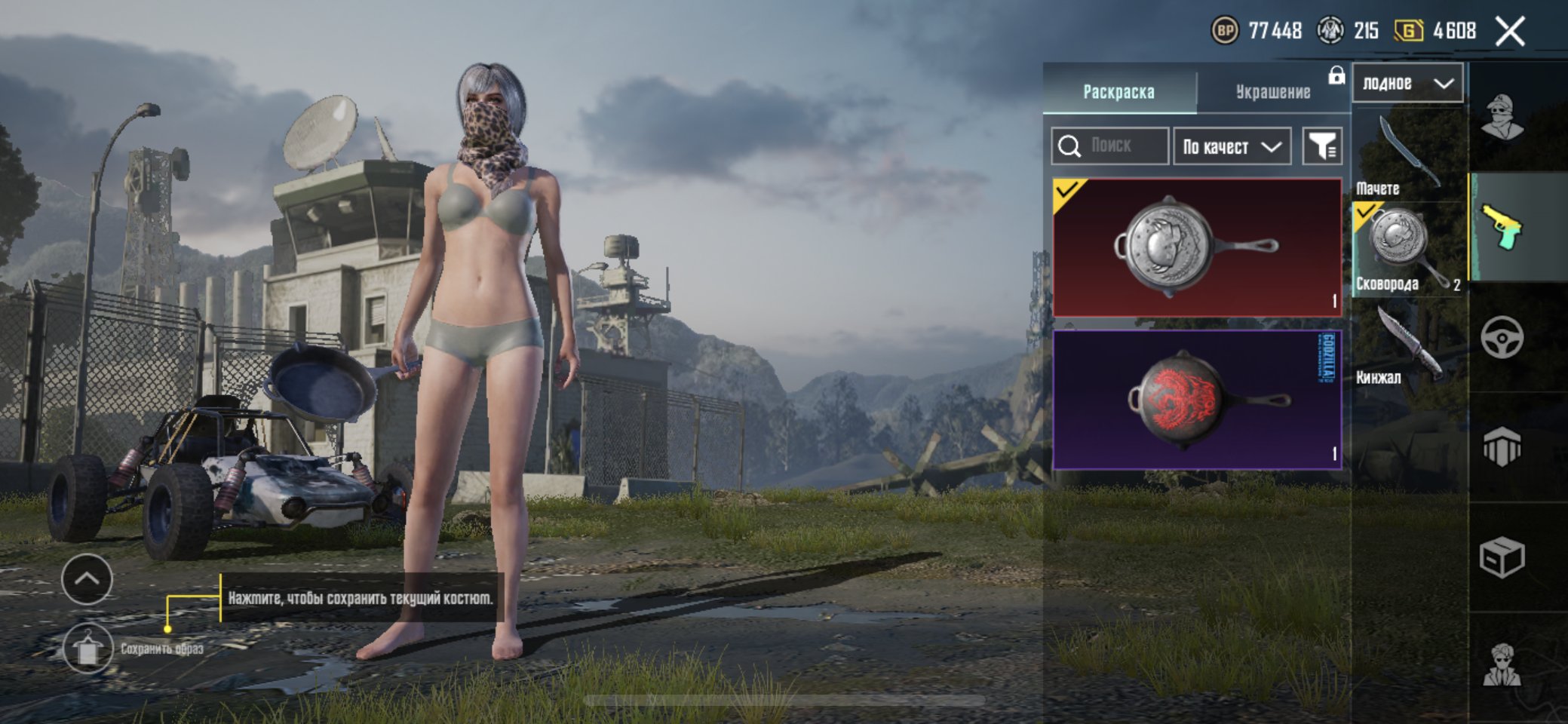Open the filter funnel button
The width and height of the screenshot is (1568, 724).
[1322, 146]
